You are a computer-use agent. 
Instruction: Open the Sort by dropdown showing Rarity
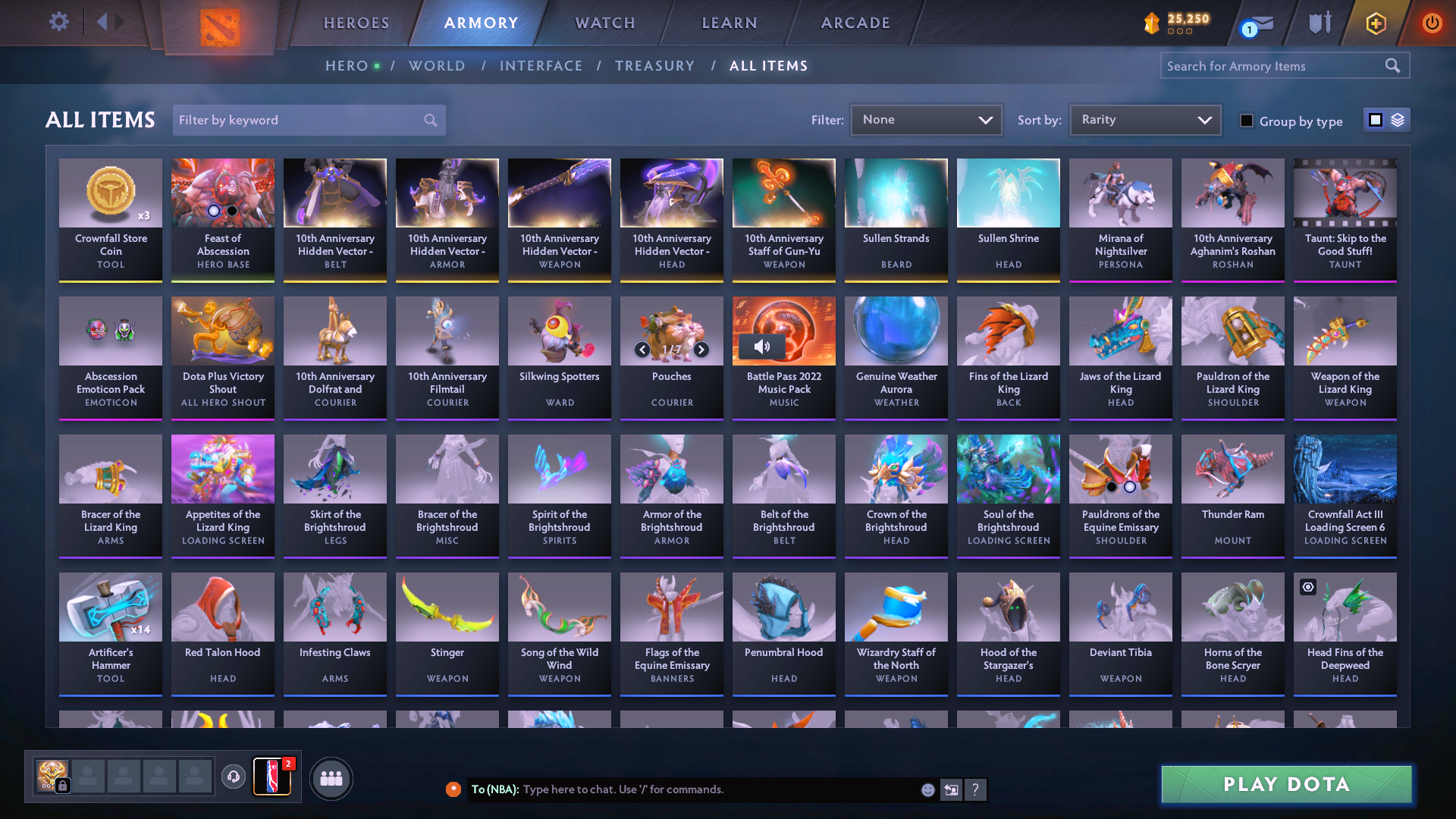(x=1144, y=120)
